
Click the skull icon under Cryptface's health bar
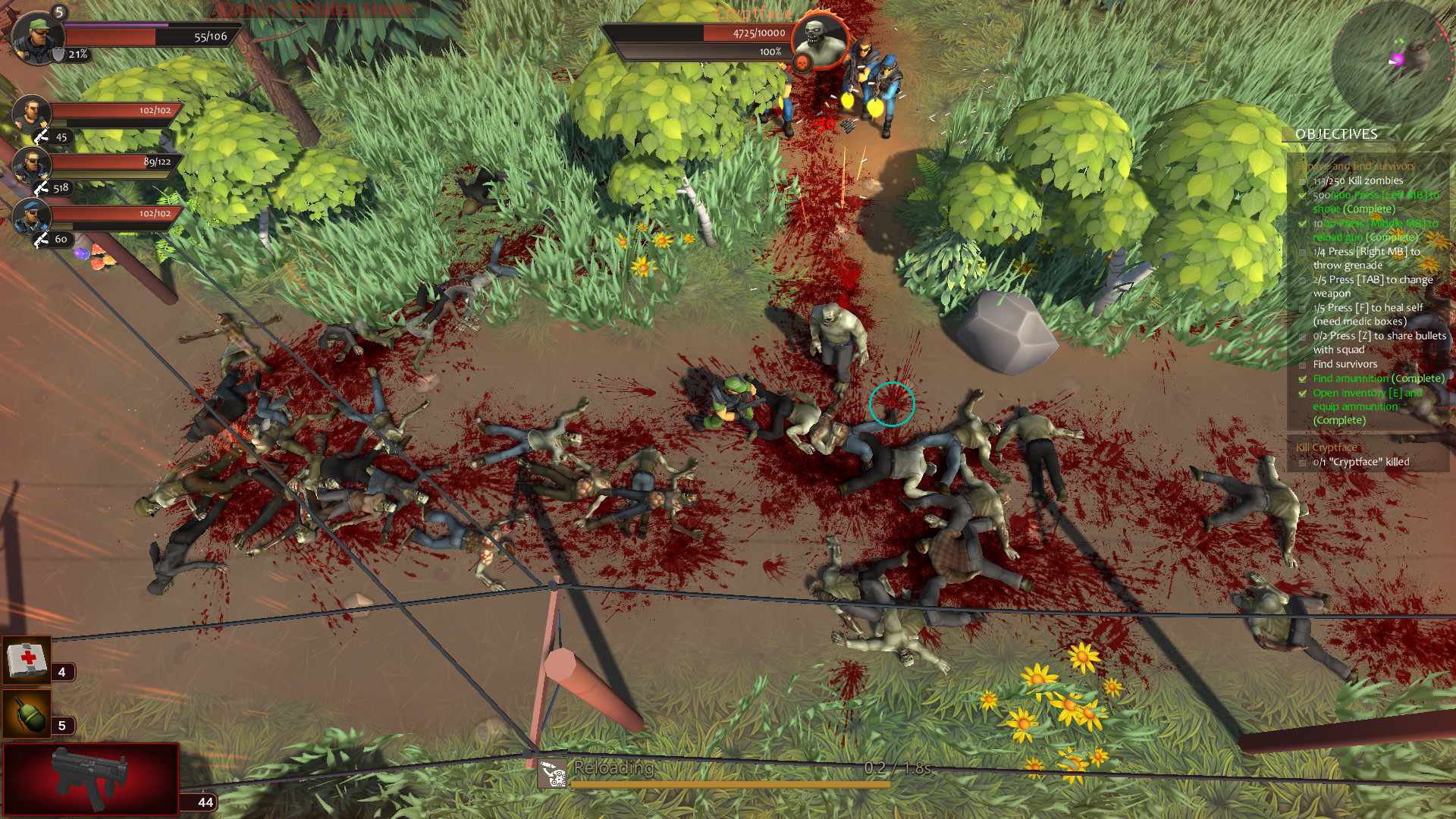[802, 62]
